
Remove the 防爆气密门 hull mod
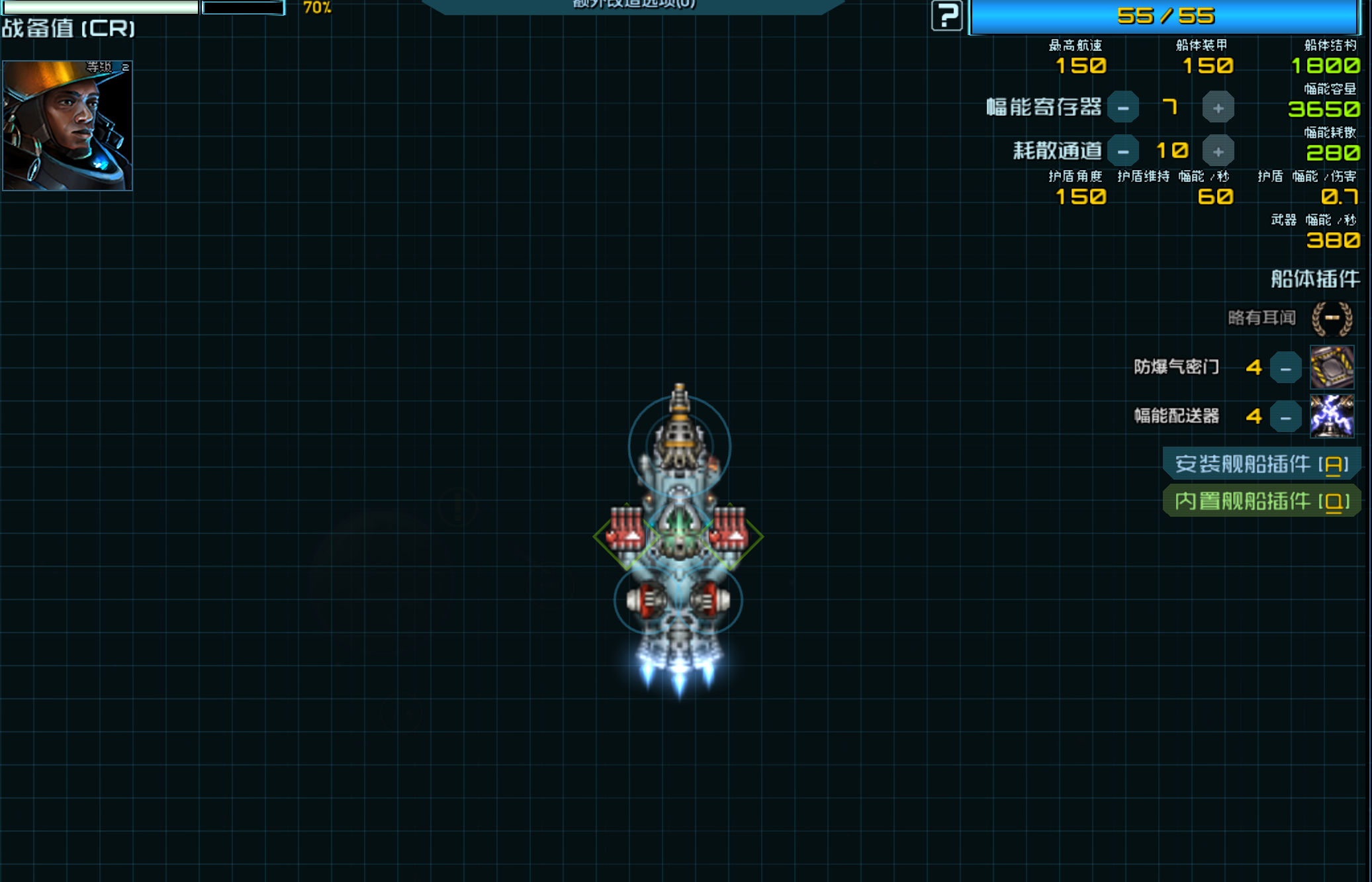click(x=1285, y=368)
